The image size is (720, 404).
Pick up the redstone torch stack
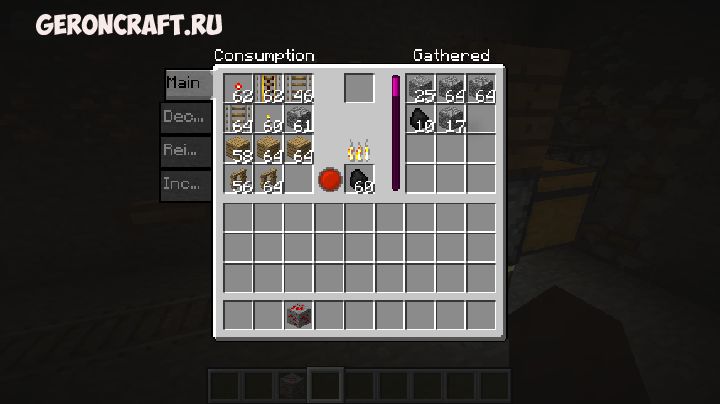(x=239, y=89)
